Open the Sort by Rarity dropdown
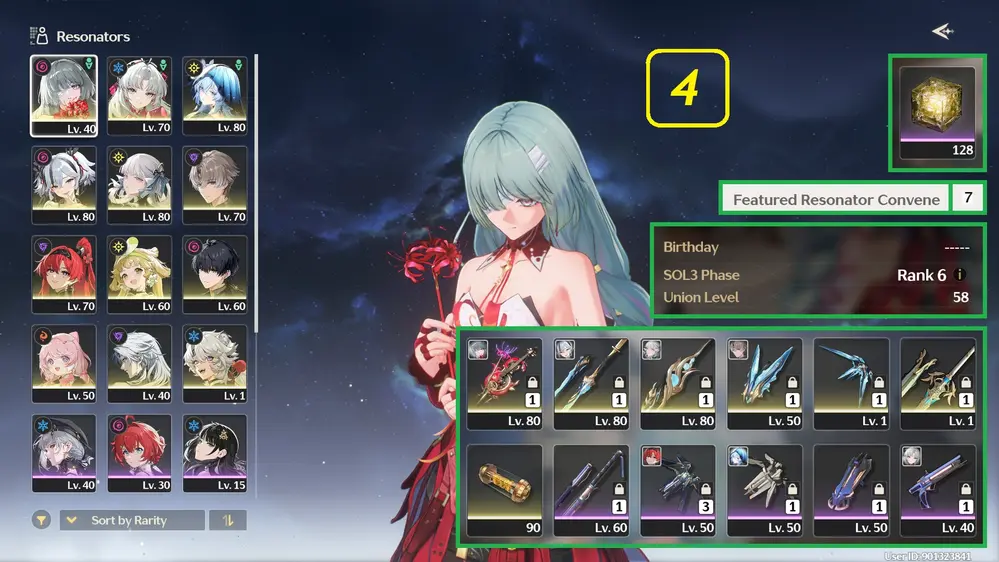Viewport: 999px width, 562px height. click(132, 520)
